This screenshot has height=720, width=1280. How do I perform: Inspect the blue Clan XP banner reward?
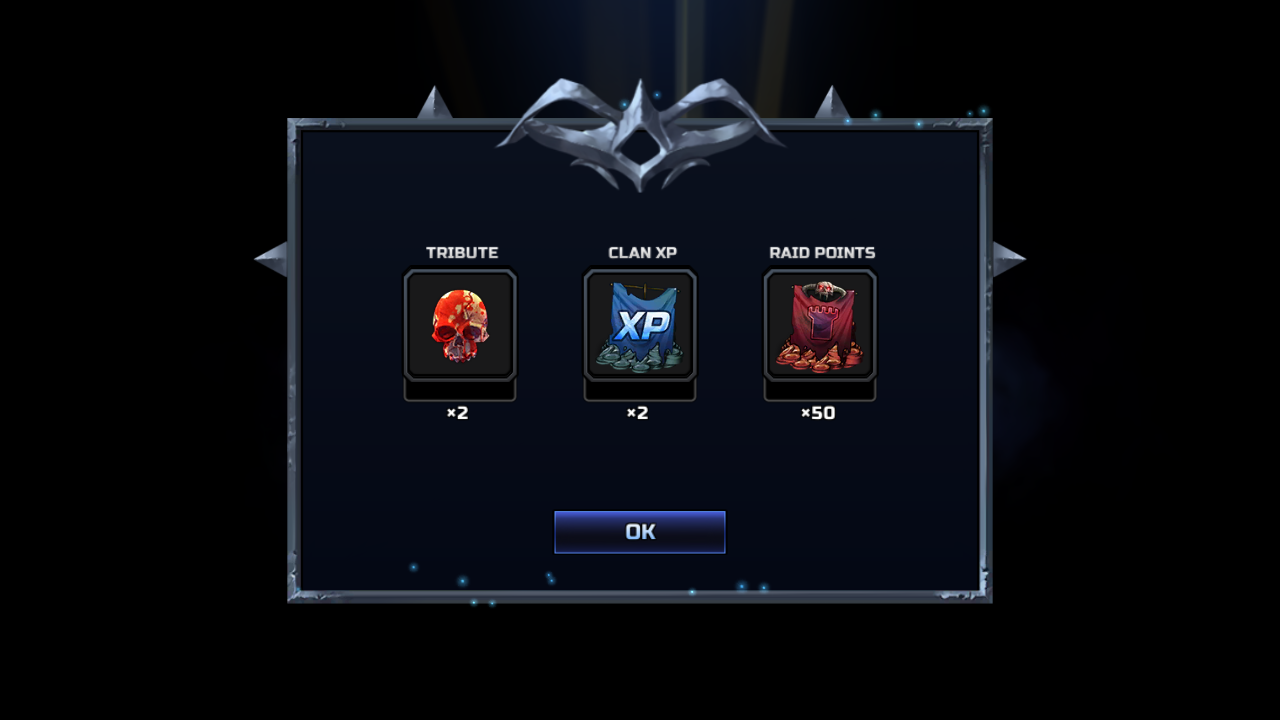(x=640, y=325)
